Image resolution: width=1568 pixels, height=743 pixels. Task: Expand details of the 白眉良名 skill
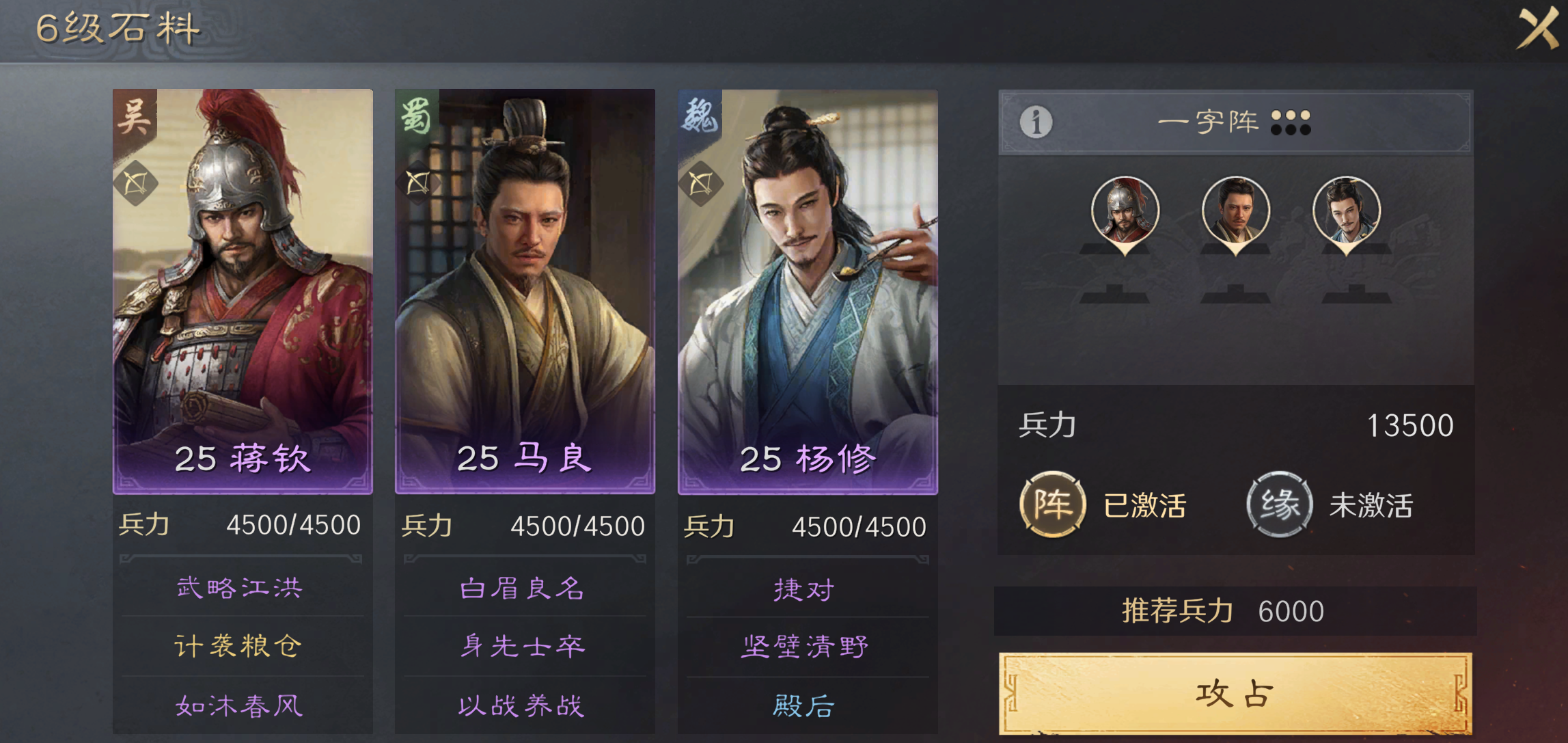[523, 587]
